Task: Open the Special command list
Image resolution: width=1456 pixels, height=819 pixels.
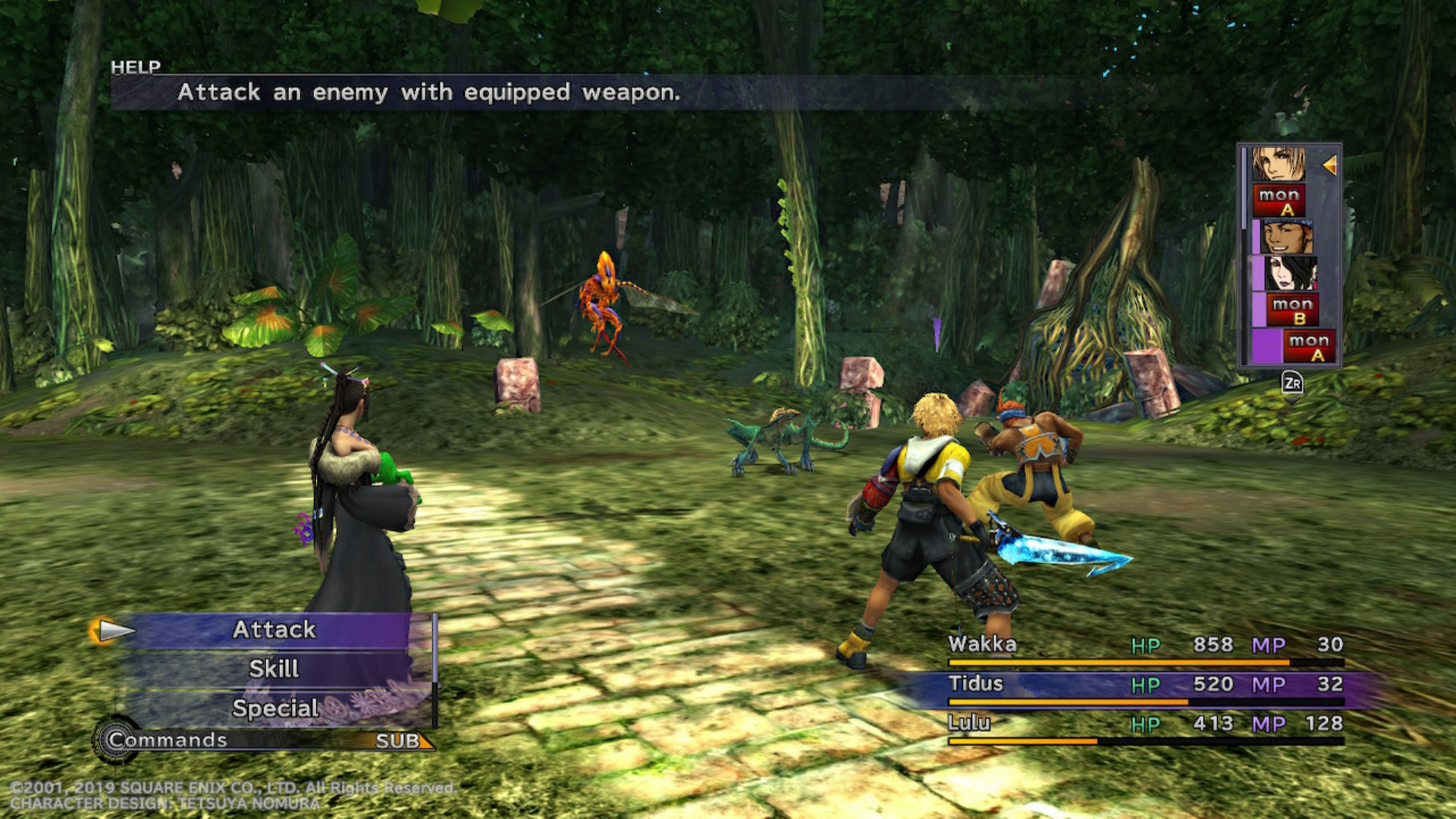Action: coord(275,708)
